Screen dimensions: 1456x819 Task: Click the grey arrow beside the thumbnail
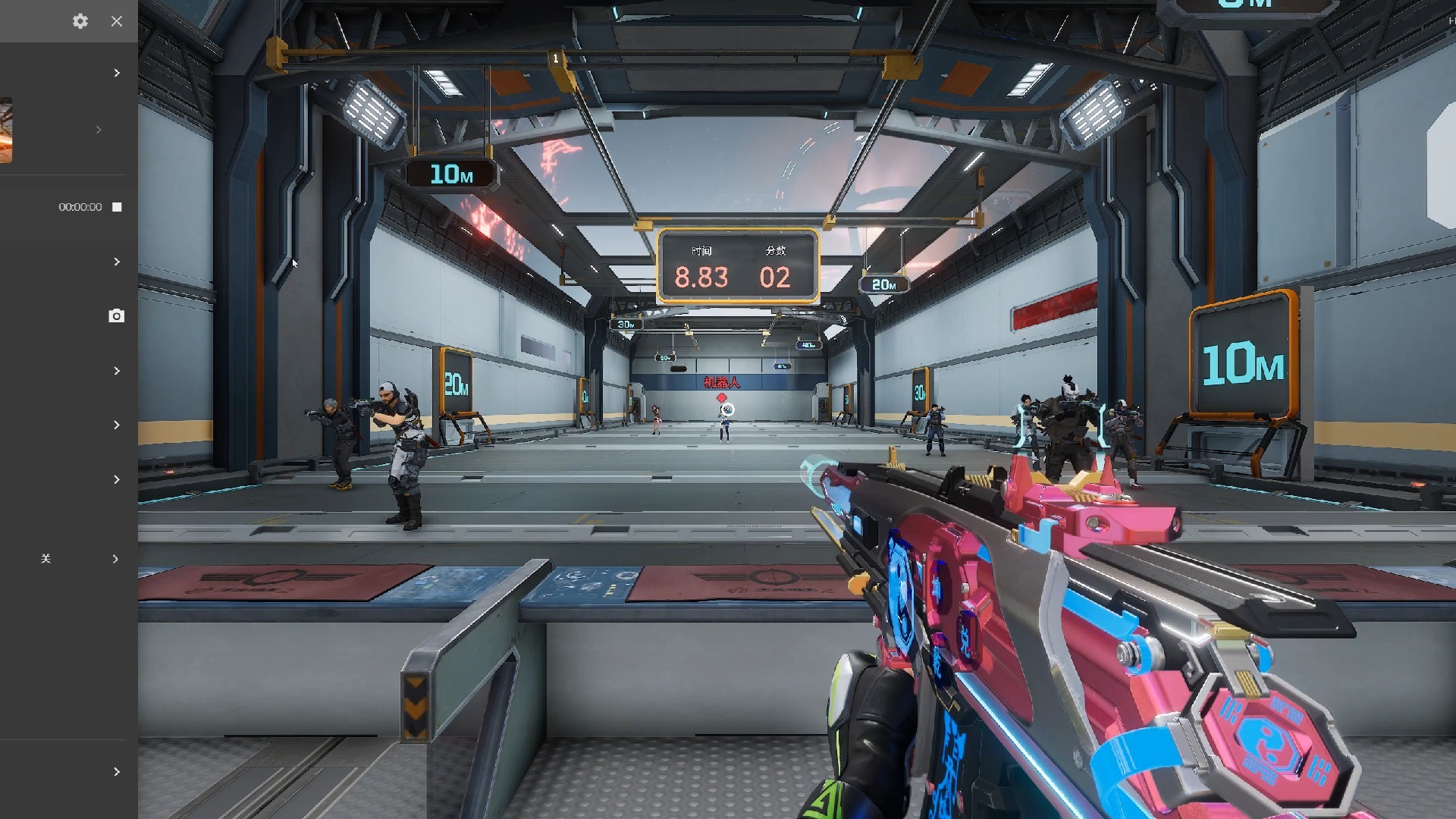99,130
